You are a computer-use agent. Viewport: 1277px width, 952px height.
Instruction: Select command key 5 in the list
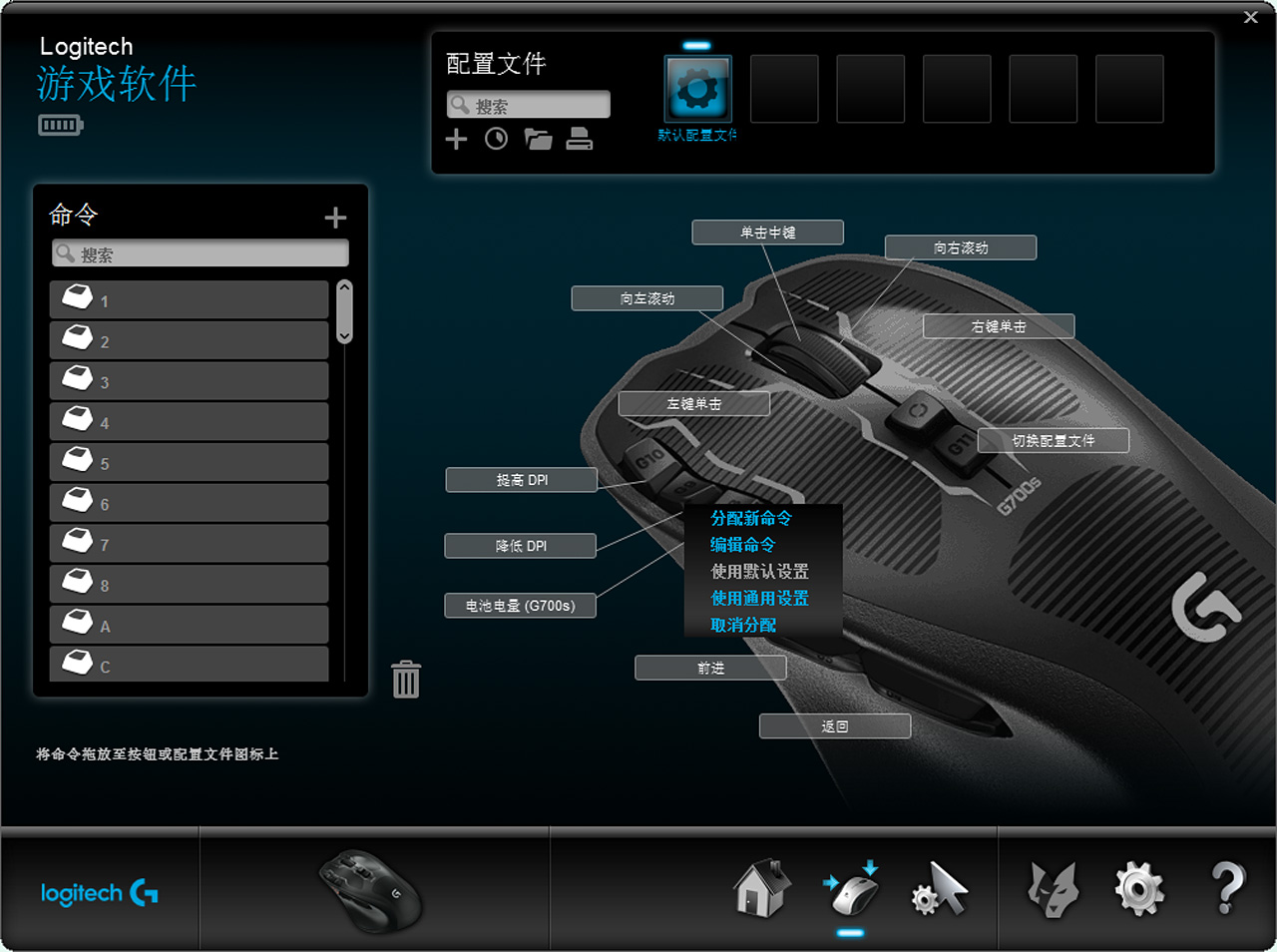[189, 463]
